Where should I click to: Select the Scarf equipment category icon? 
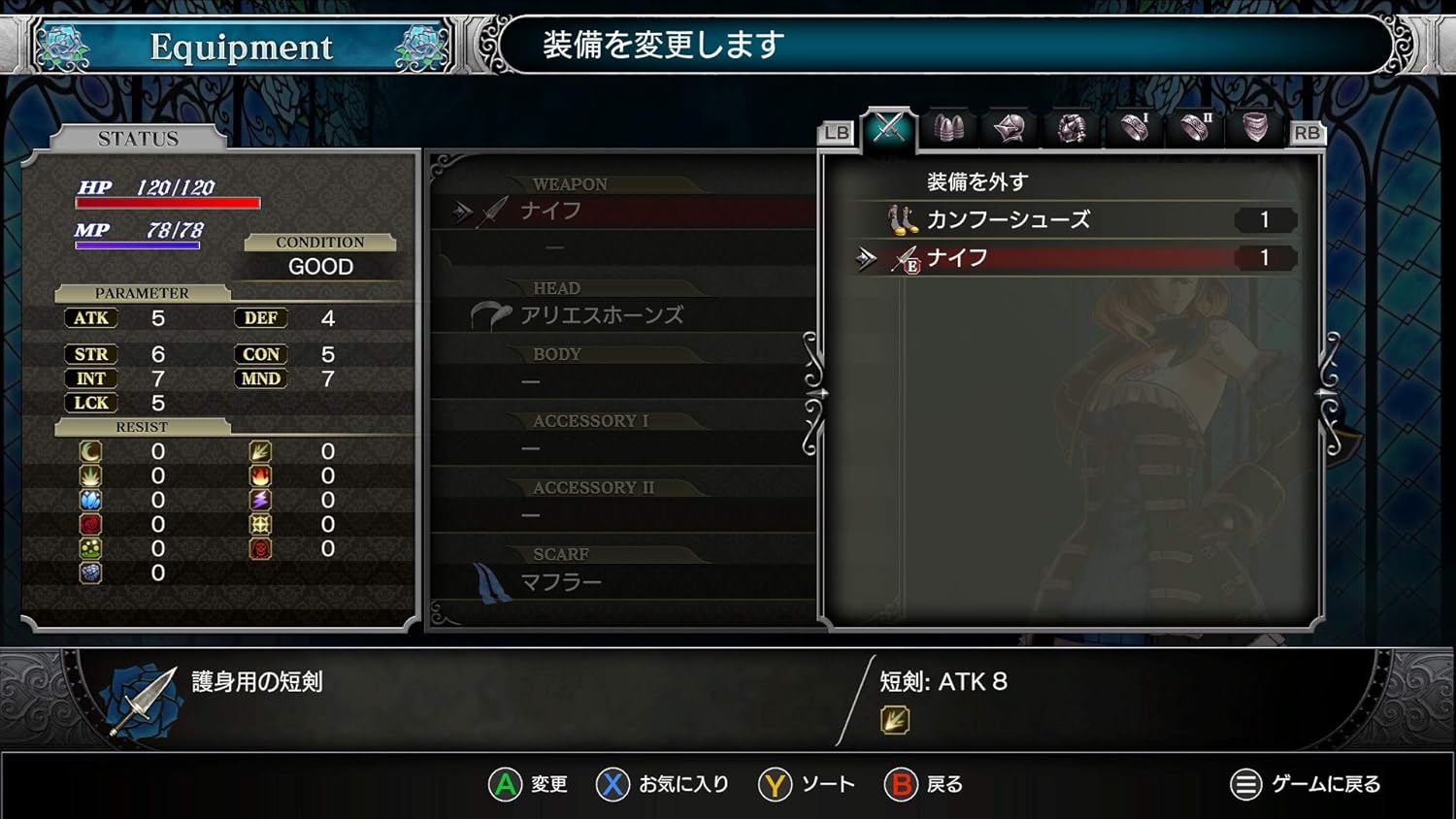point(1254,127)
